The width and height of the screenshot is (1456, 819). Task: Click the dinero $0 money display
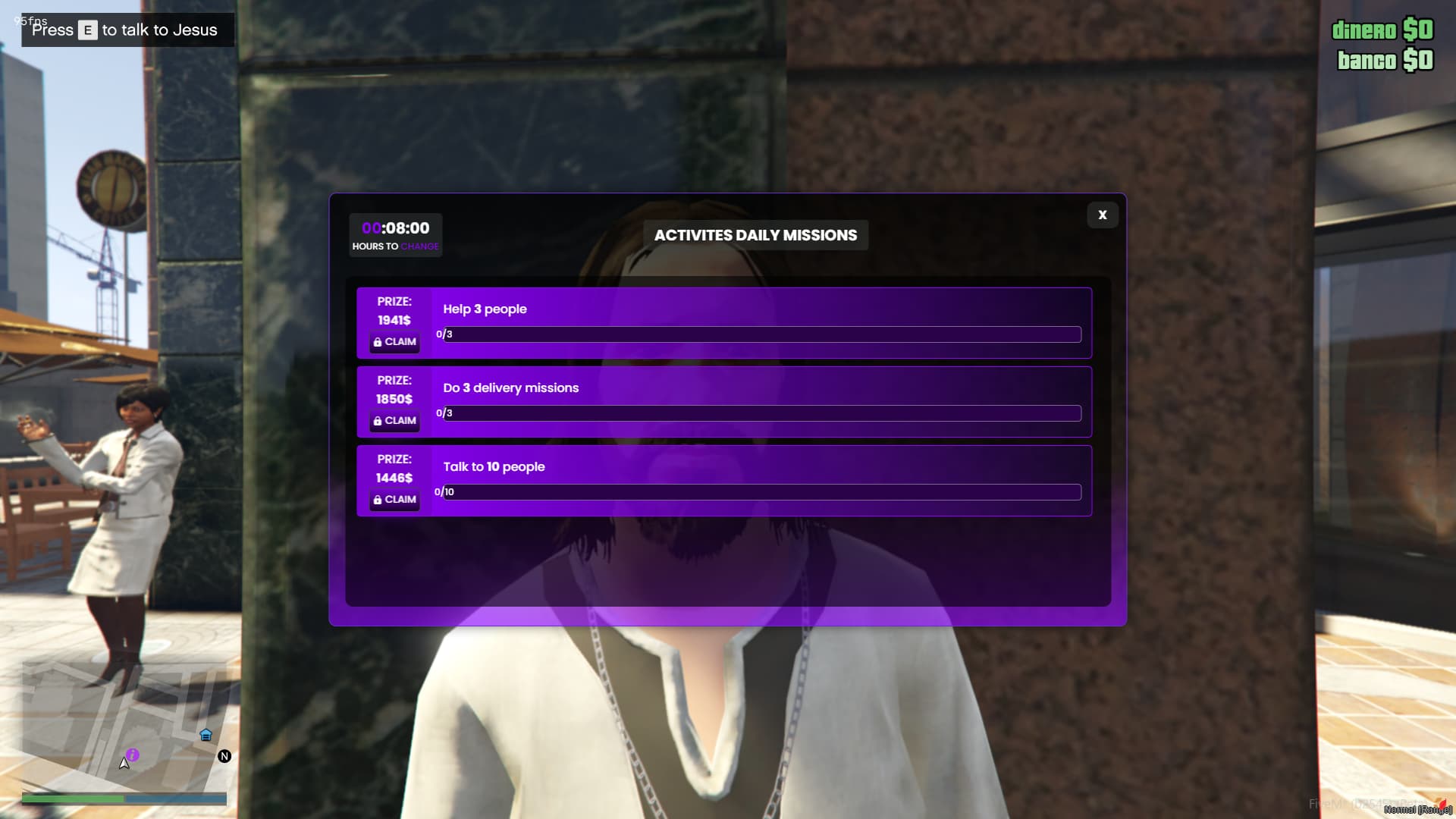[x=1382, y=30]
